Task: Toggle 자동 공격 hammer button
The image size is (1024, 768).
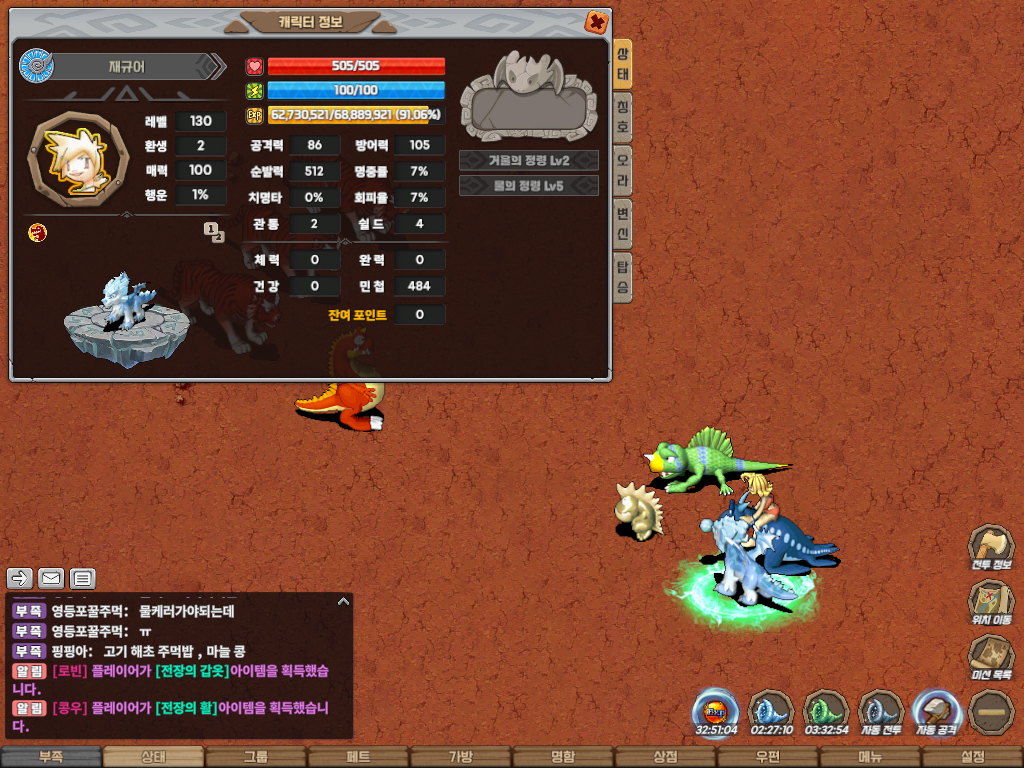Action: [936, 712]
